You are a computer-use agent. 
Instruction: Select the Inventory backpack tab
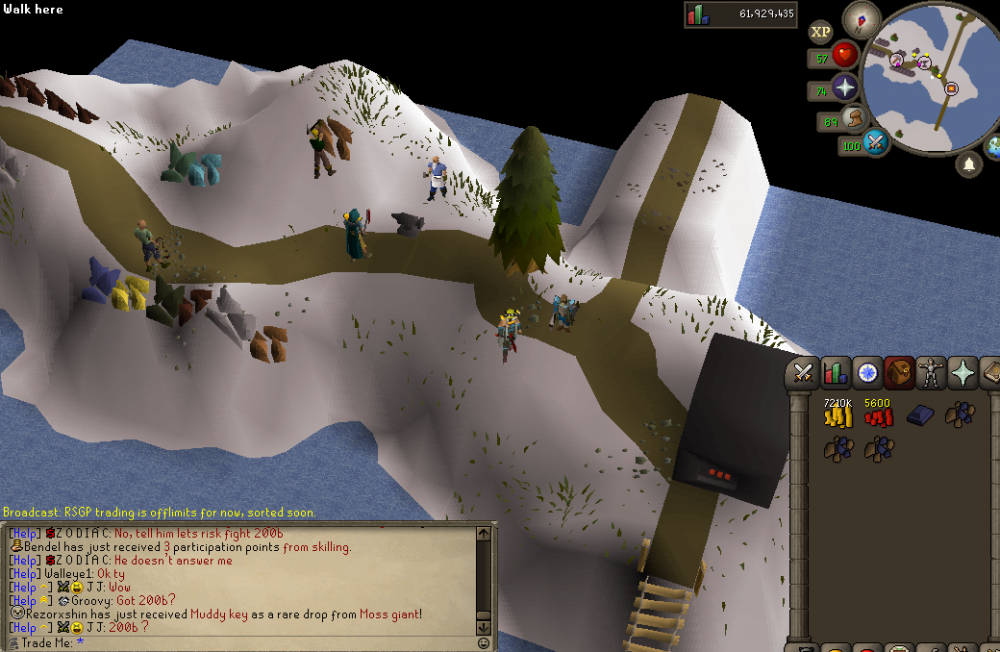(x=899, y=373)
